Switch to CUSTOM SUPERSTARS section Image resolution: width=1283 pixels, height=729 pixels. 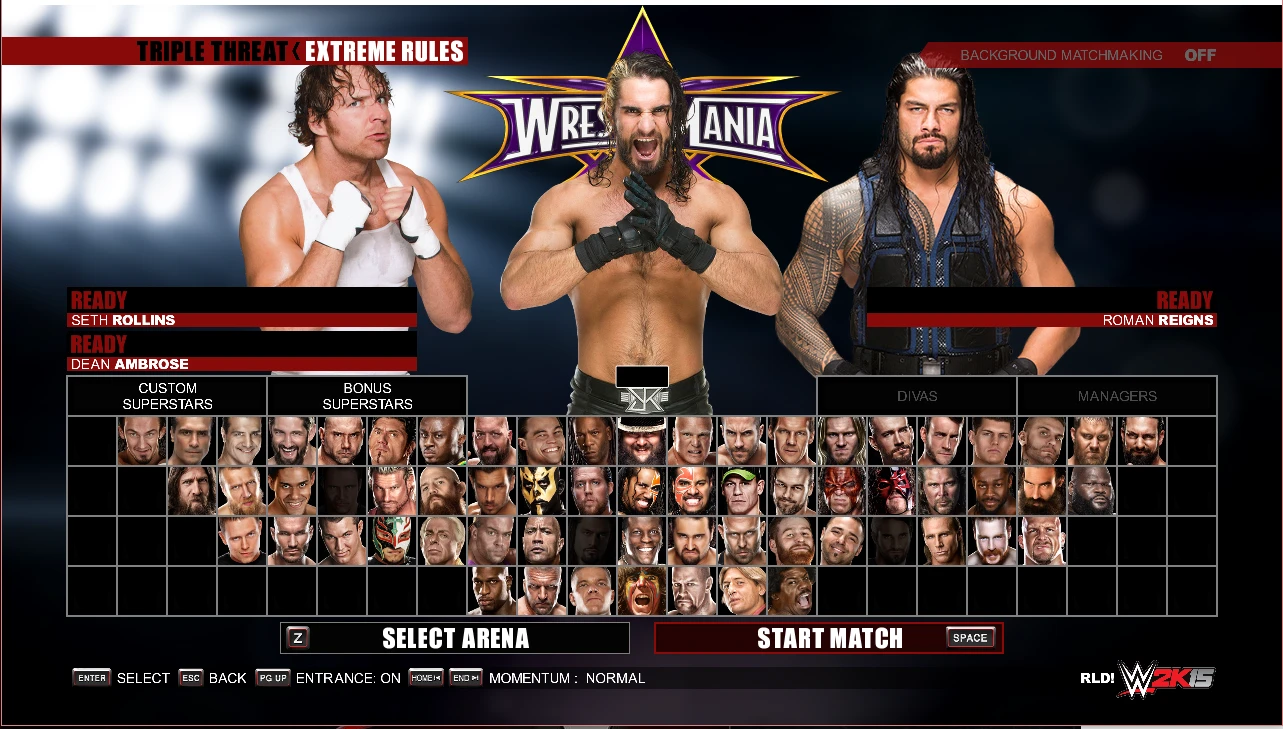click(166, 395)
